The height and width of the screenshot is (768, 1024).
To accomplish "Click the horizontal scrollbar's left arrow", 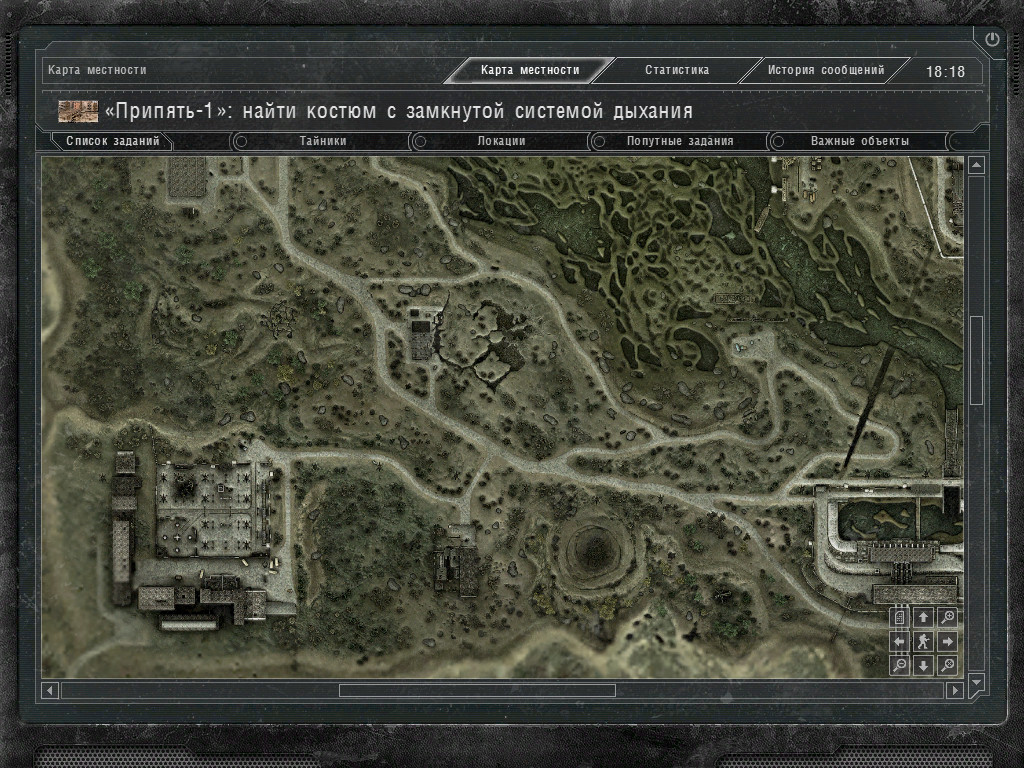I will point(50,690).
